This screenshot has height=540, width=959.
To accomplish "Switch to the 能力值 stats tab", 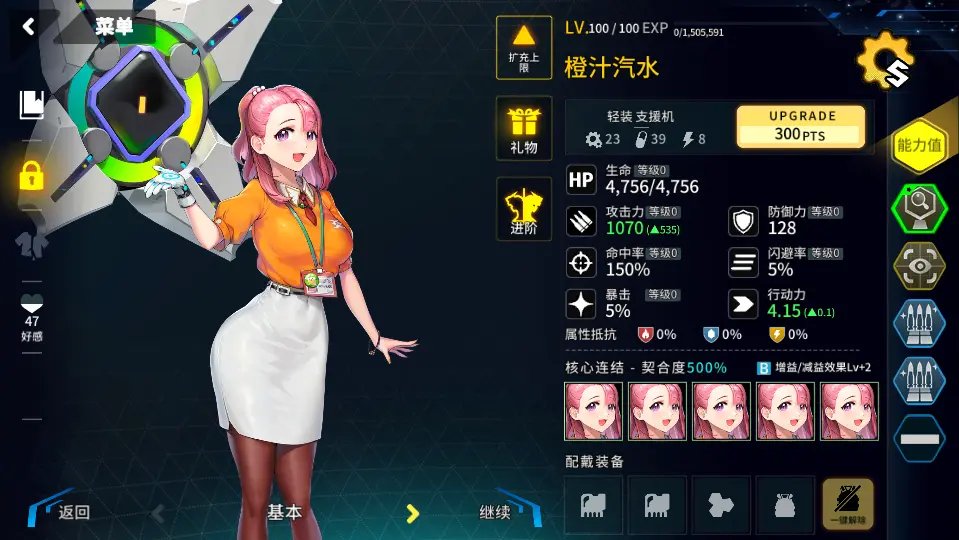I will tap(919, 147).
